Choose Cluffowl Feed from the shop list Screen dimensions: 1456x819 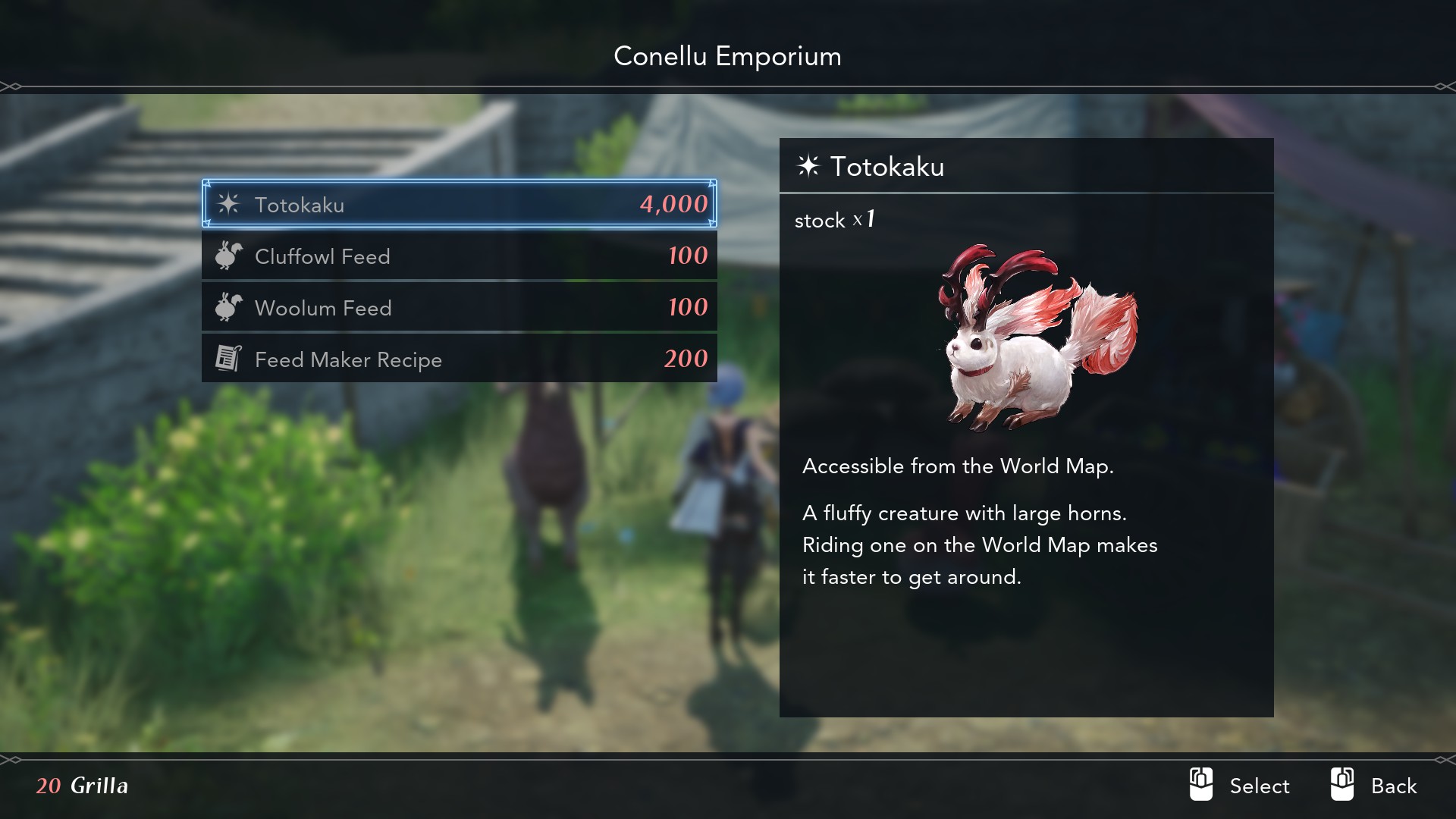pyautogui.click(x=459, y=256)
